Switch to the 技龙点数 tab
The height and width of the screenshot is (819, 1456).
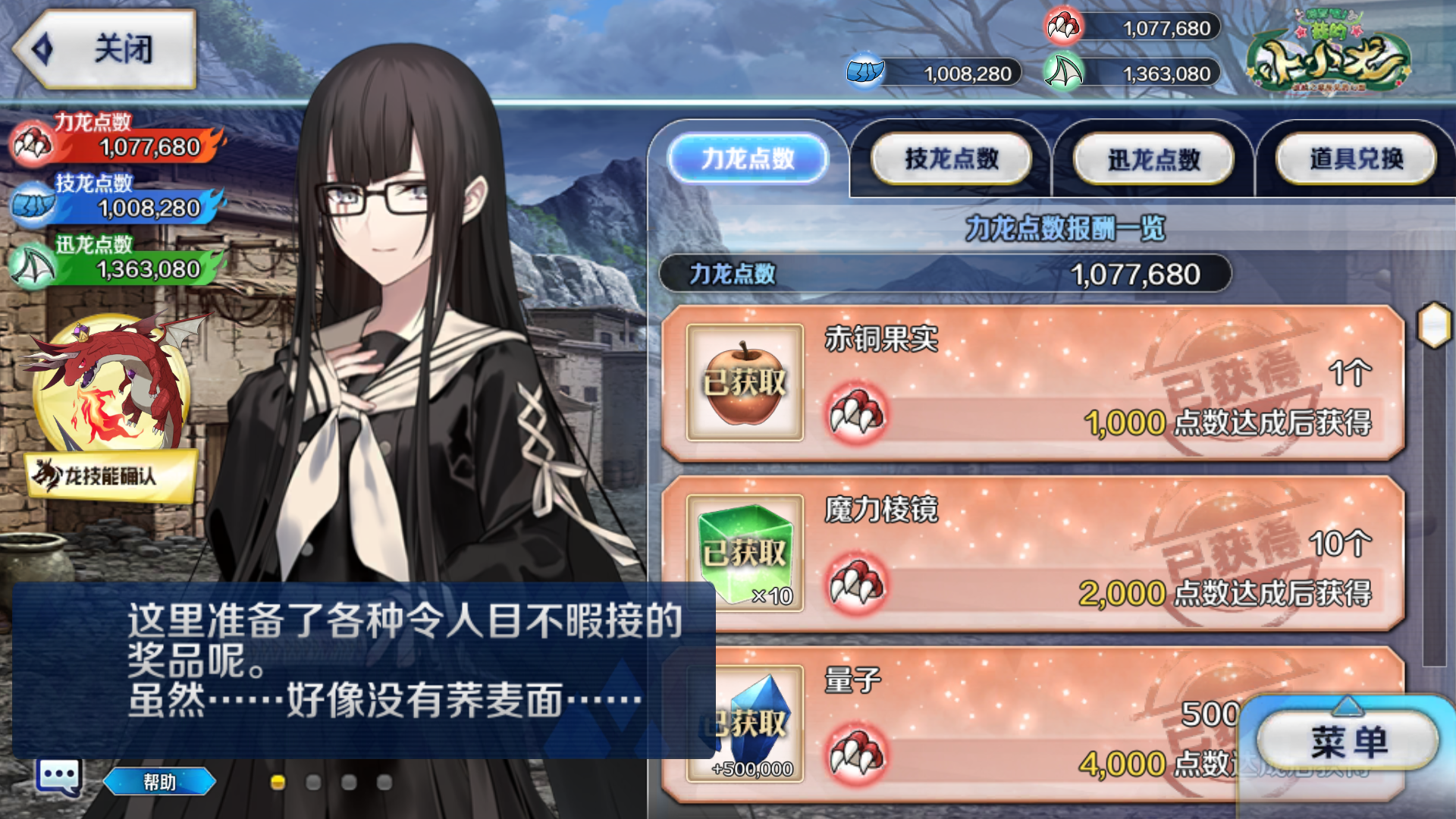point(950,158)
